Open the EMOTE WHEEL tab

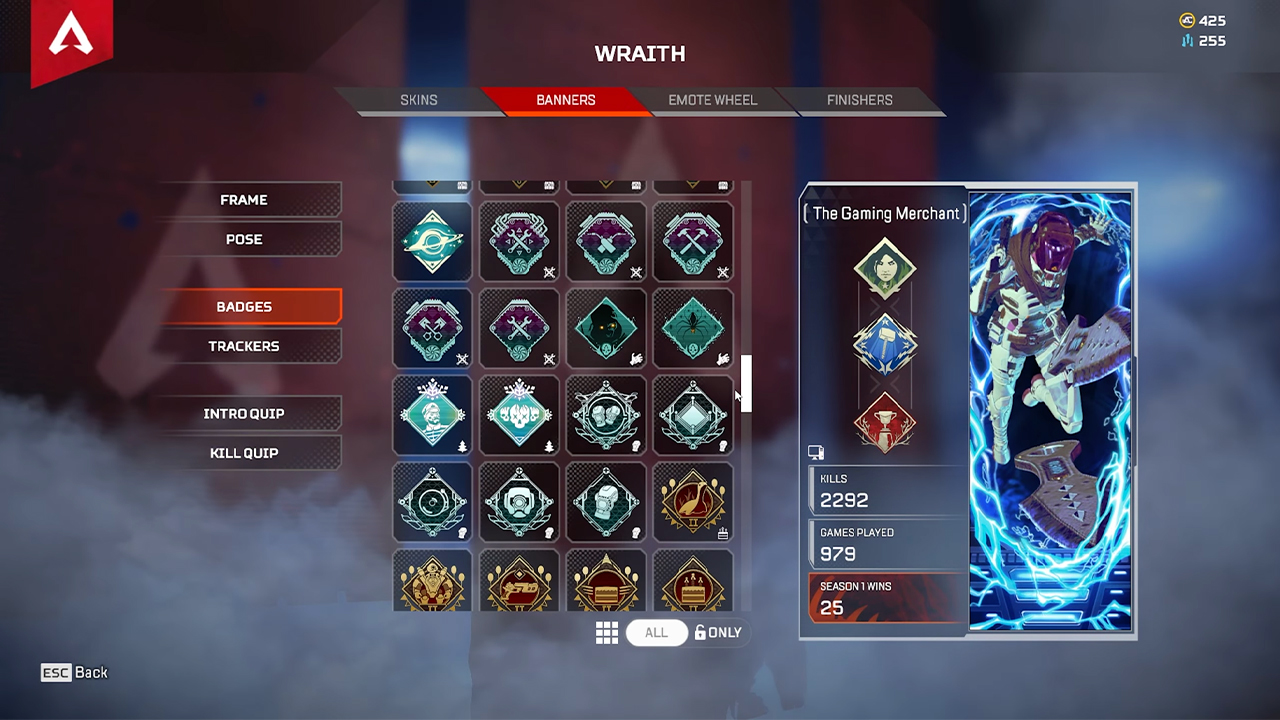(x=712, y=100)
